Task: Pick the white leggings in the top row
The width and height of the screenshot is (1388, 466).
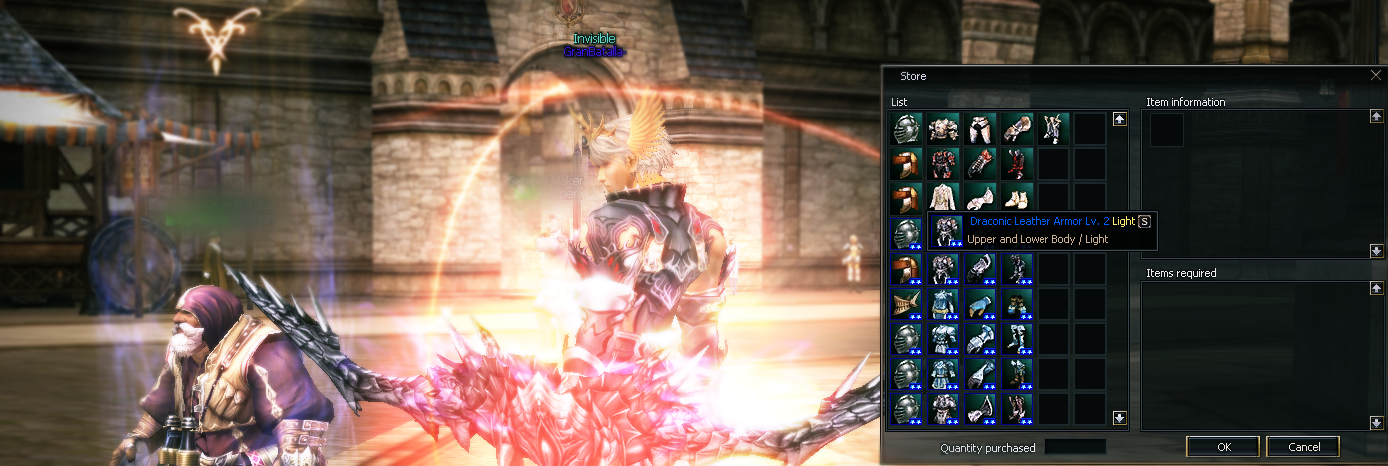Action: click(x=979, y=128)
